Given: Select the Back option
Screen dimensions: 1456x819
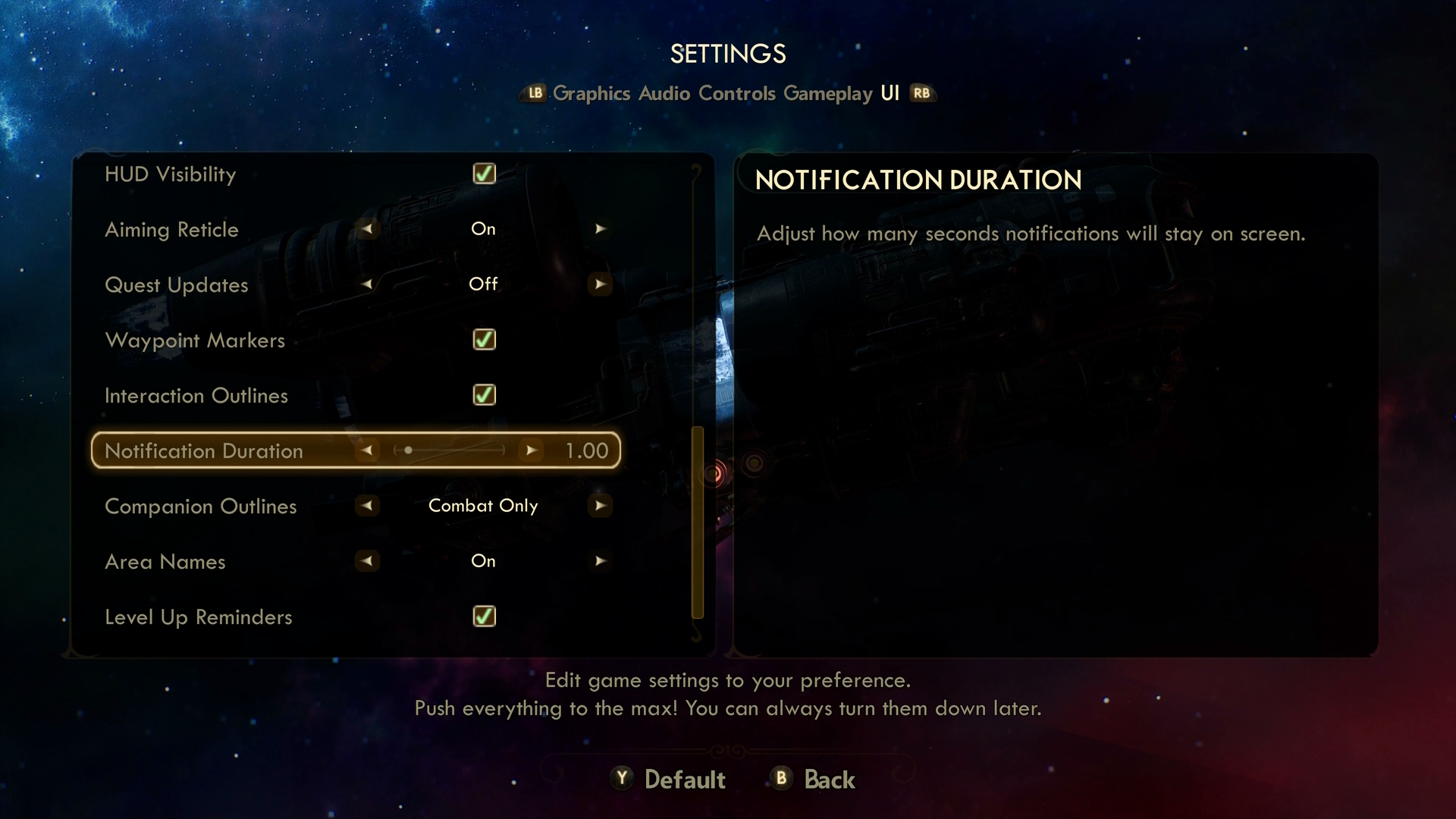Looking at the screenshot, I should 811,780.
